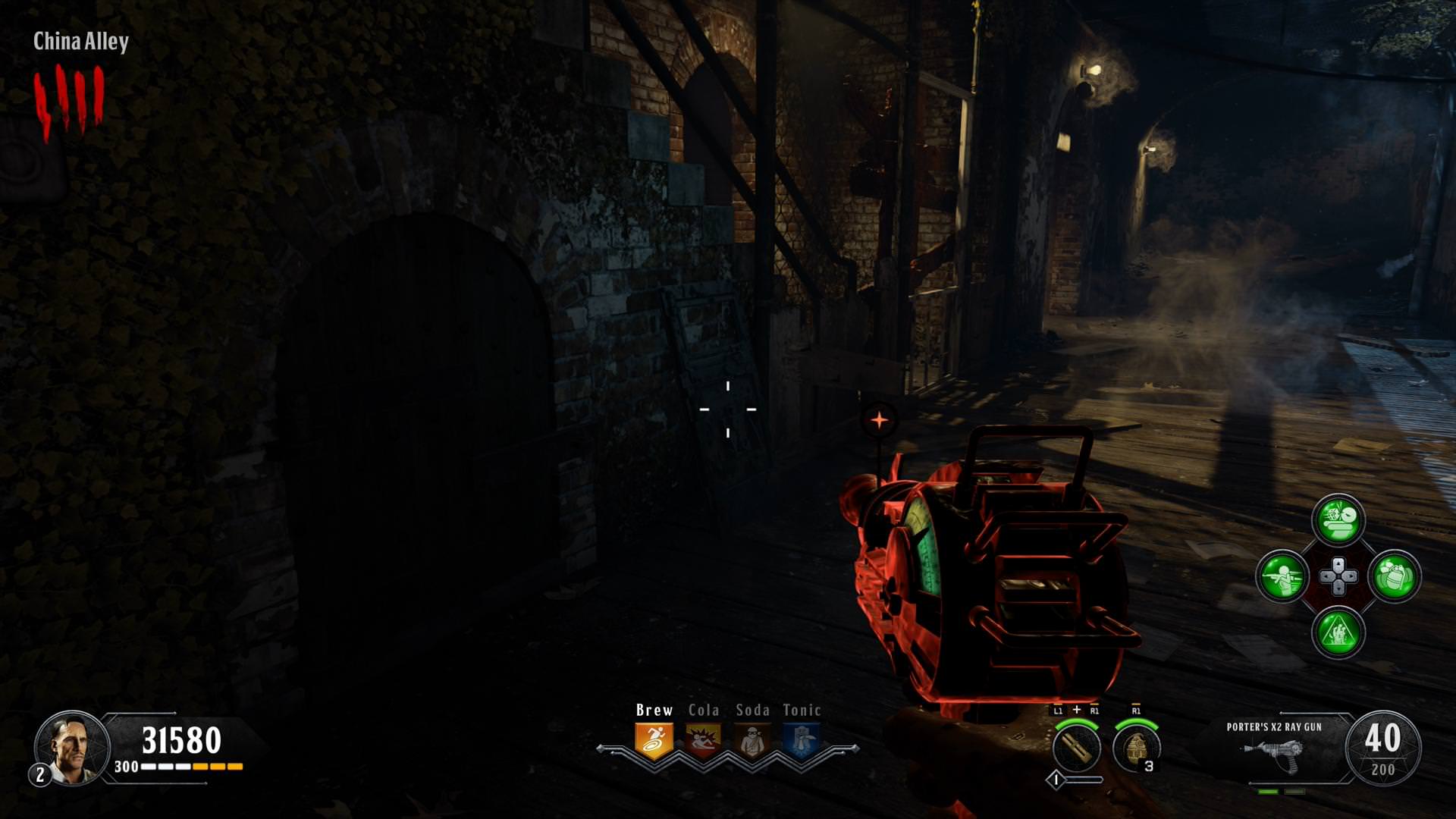Select the blue Tonic perk icon
This screenshot has width=1456, height=819.
[802, 741]
